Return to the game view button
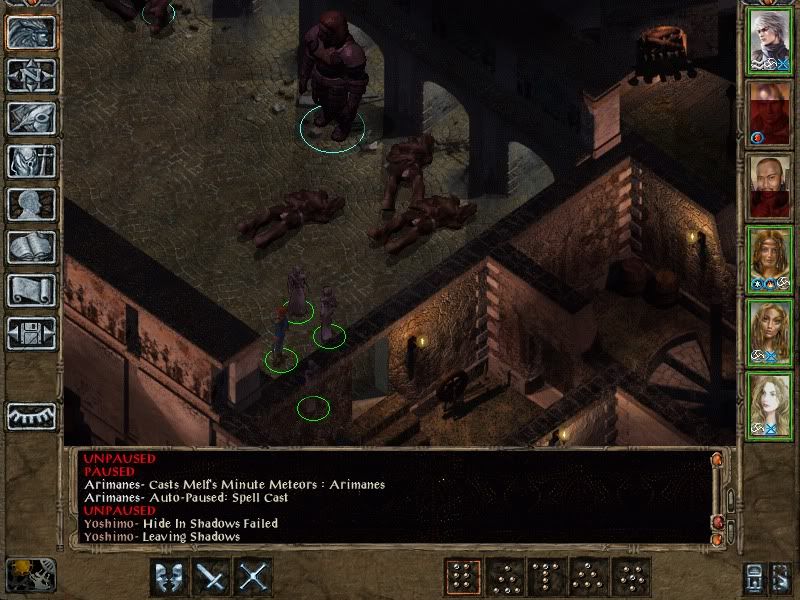The width and height of the screenshot is (800, 600). [x=31, y=33]
